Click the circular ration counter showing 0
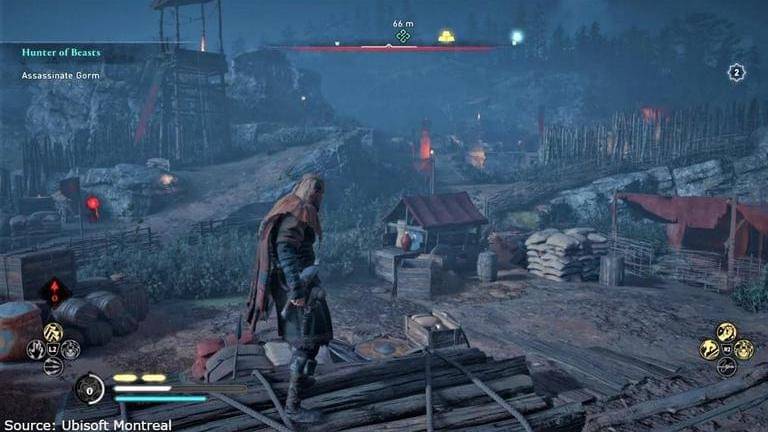The height and width of the screenshot is (432, 768). (x=90, y=388)
